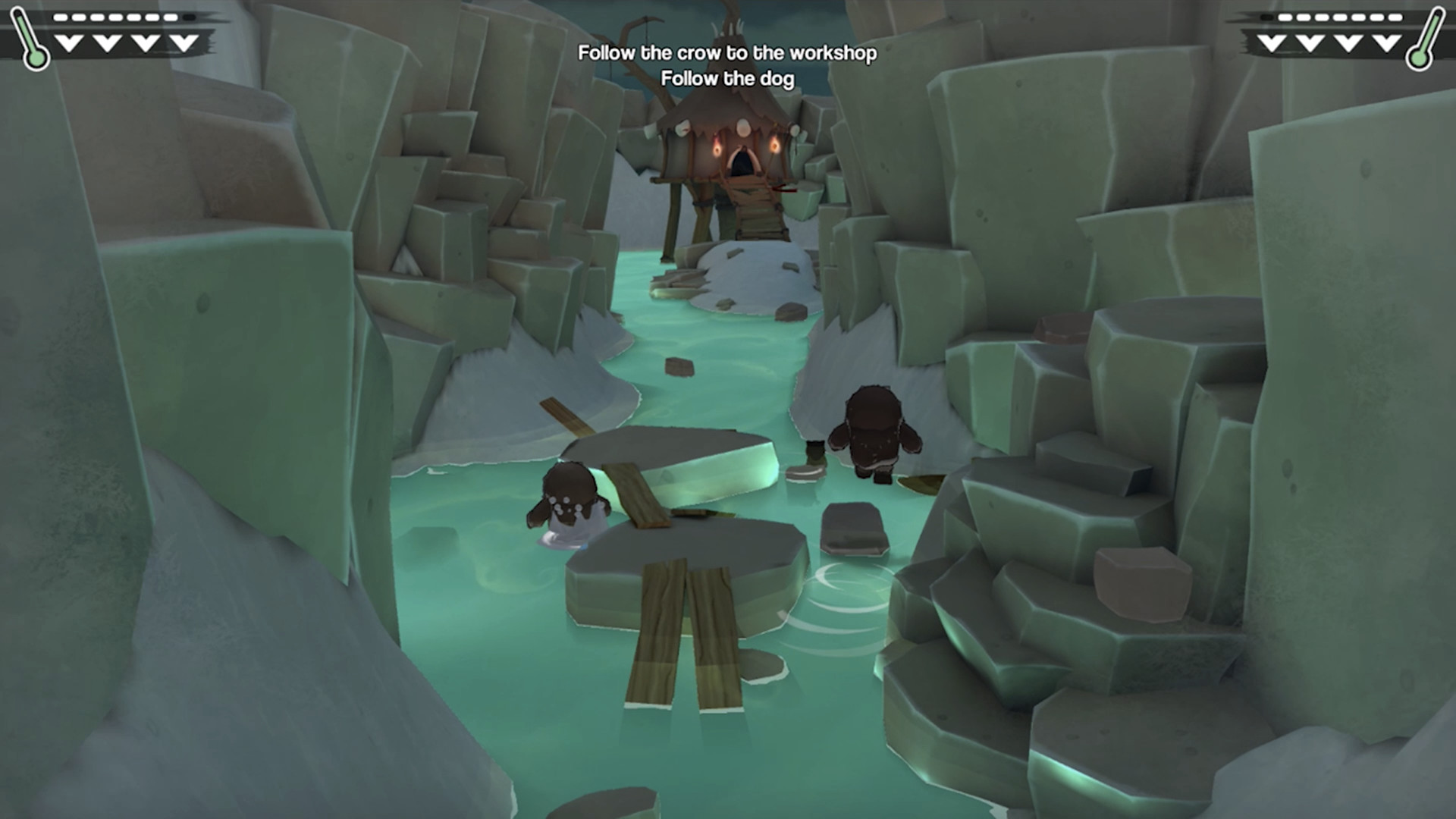Select the 'Follow the crow to the workshop' objective
Screen dimensions: 1456x819
click(727, 53)
